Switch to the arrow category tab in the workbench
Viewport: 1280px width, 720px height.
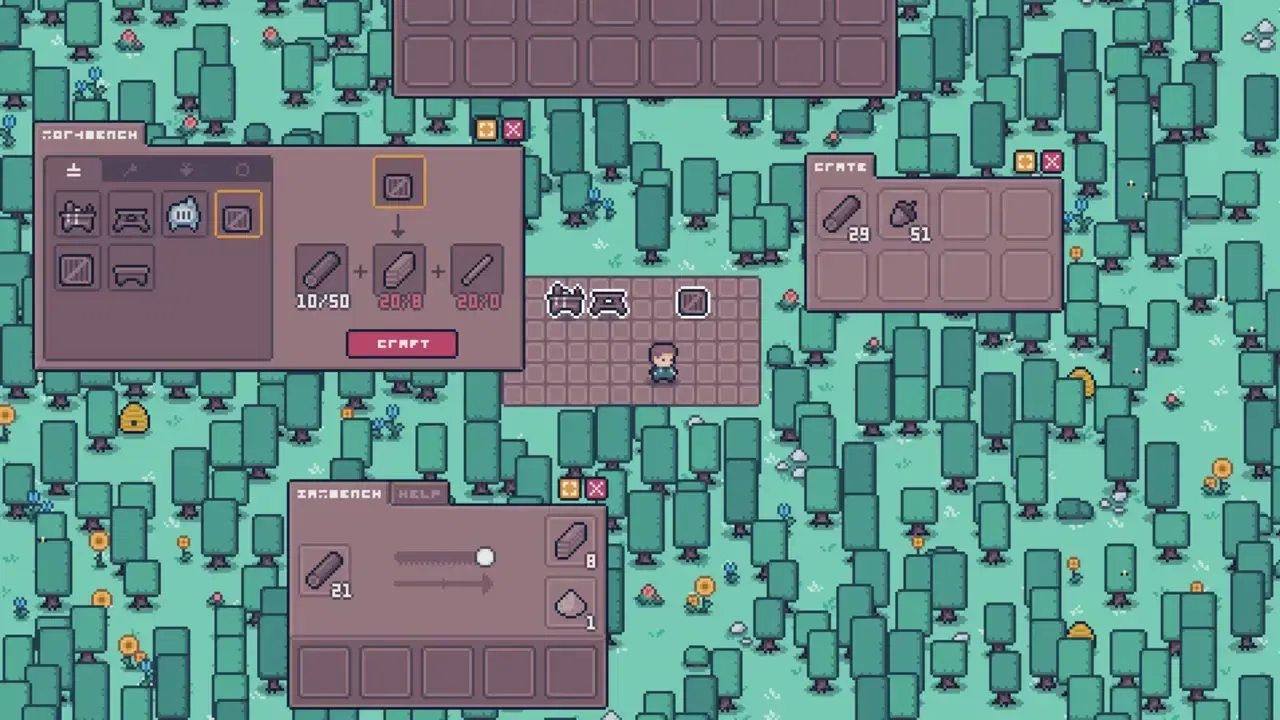point(185,170)
